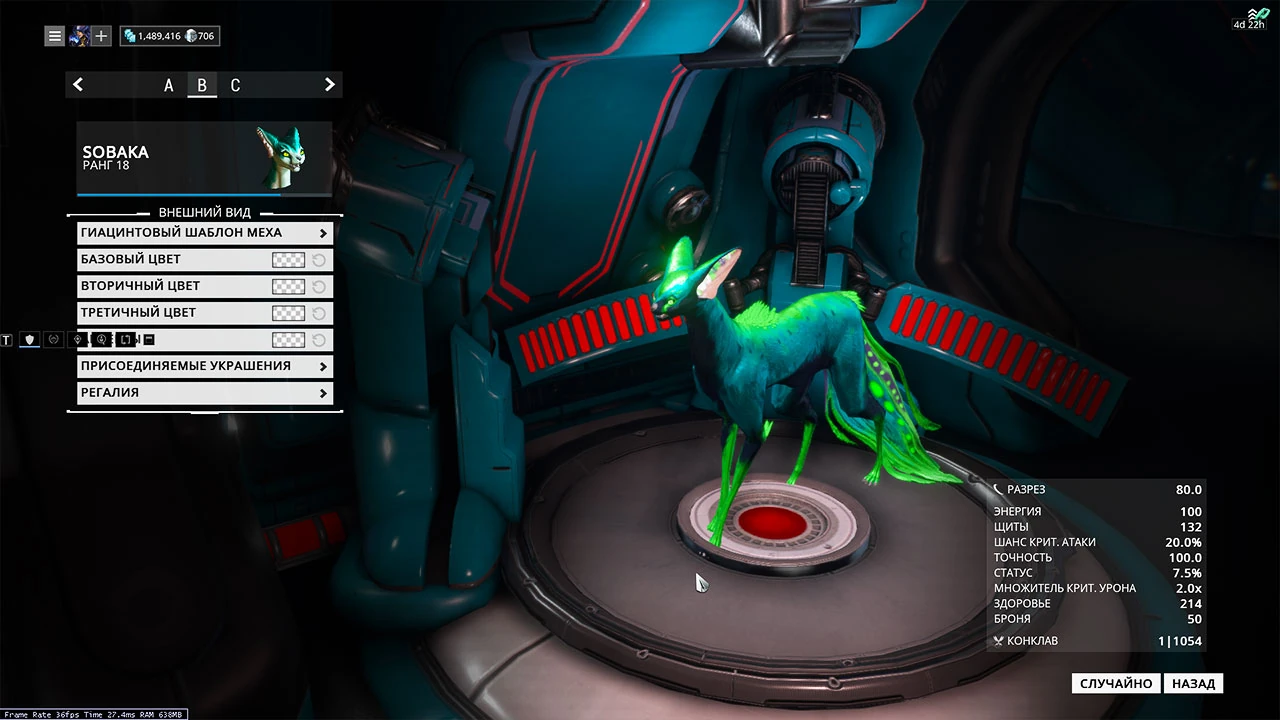Select the Sobaka companion card
The width and height of the screenshot is (1280, 720).
204,158
